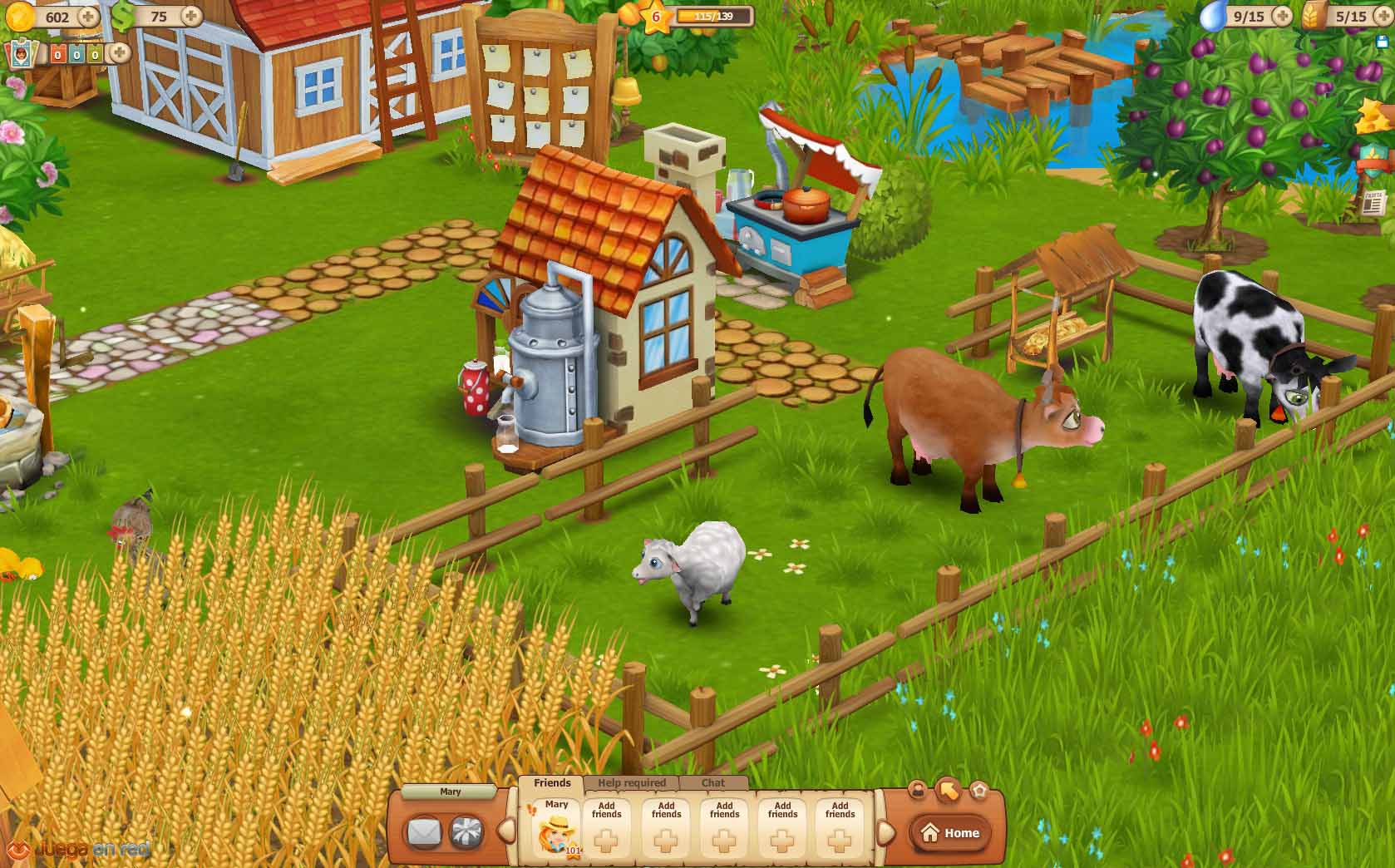Show next friends with right arrow
1395x868 pixels.
[886, 831]
